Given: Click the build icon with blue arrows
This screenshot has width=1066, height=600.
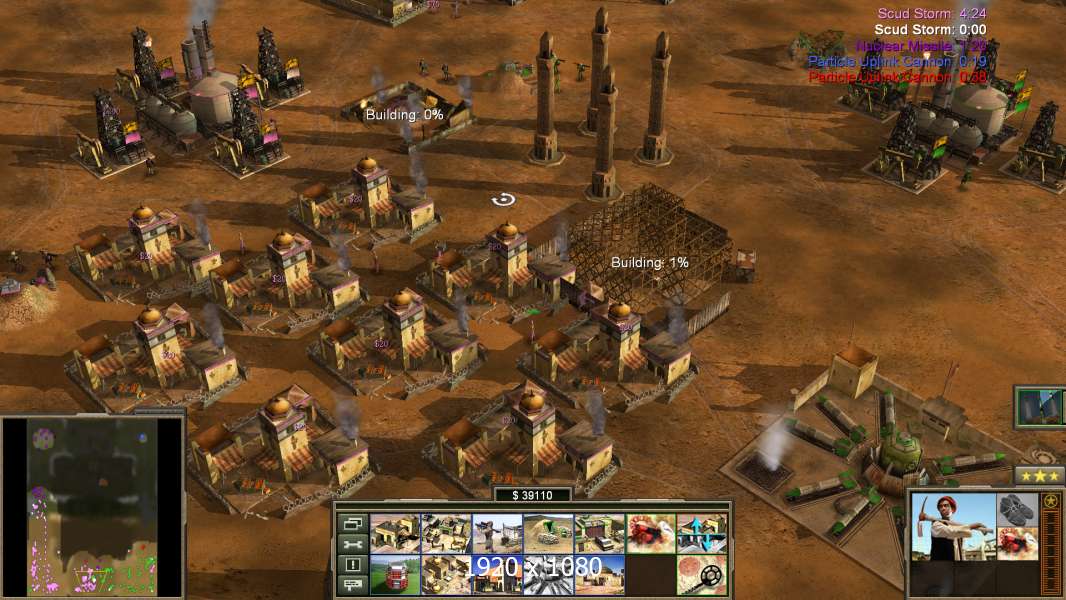Looking at the screenshot, I should 701,534.
